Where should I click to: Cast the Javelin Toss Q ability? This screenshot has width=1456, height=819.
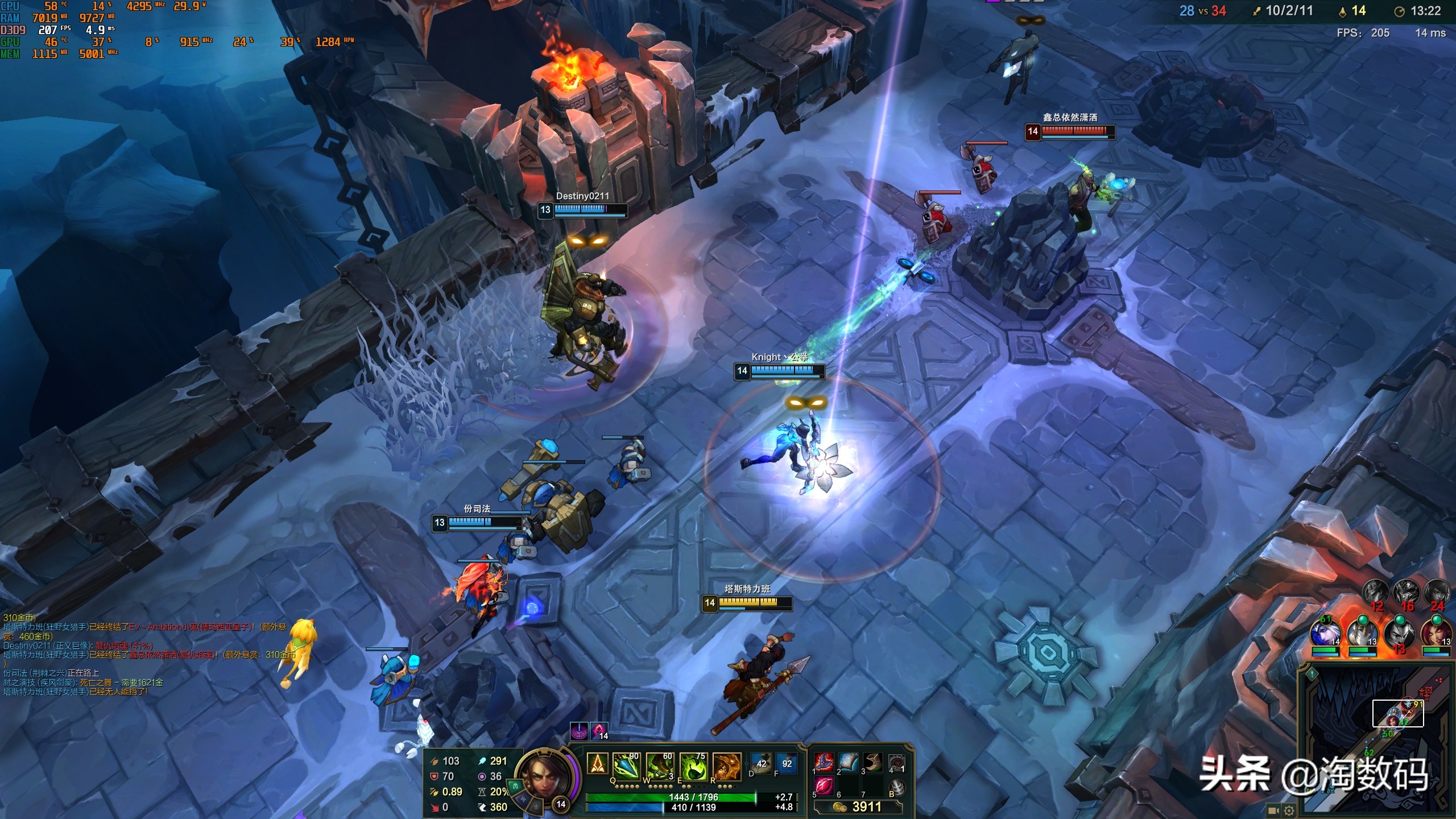[x=626, y=766]
